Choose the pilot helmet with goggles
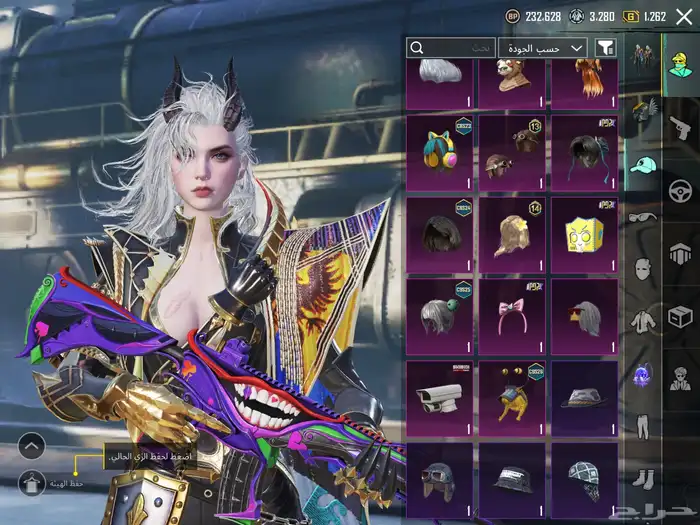The height and width of the screenshot is (525, 700). [x=441, y=479]
